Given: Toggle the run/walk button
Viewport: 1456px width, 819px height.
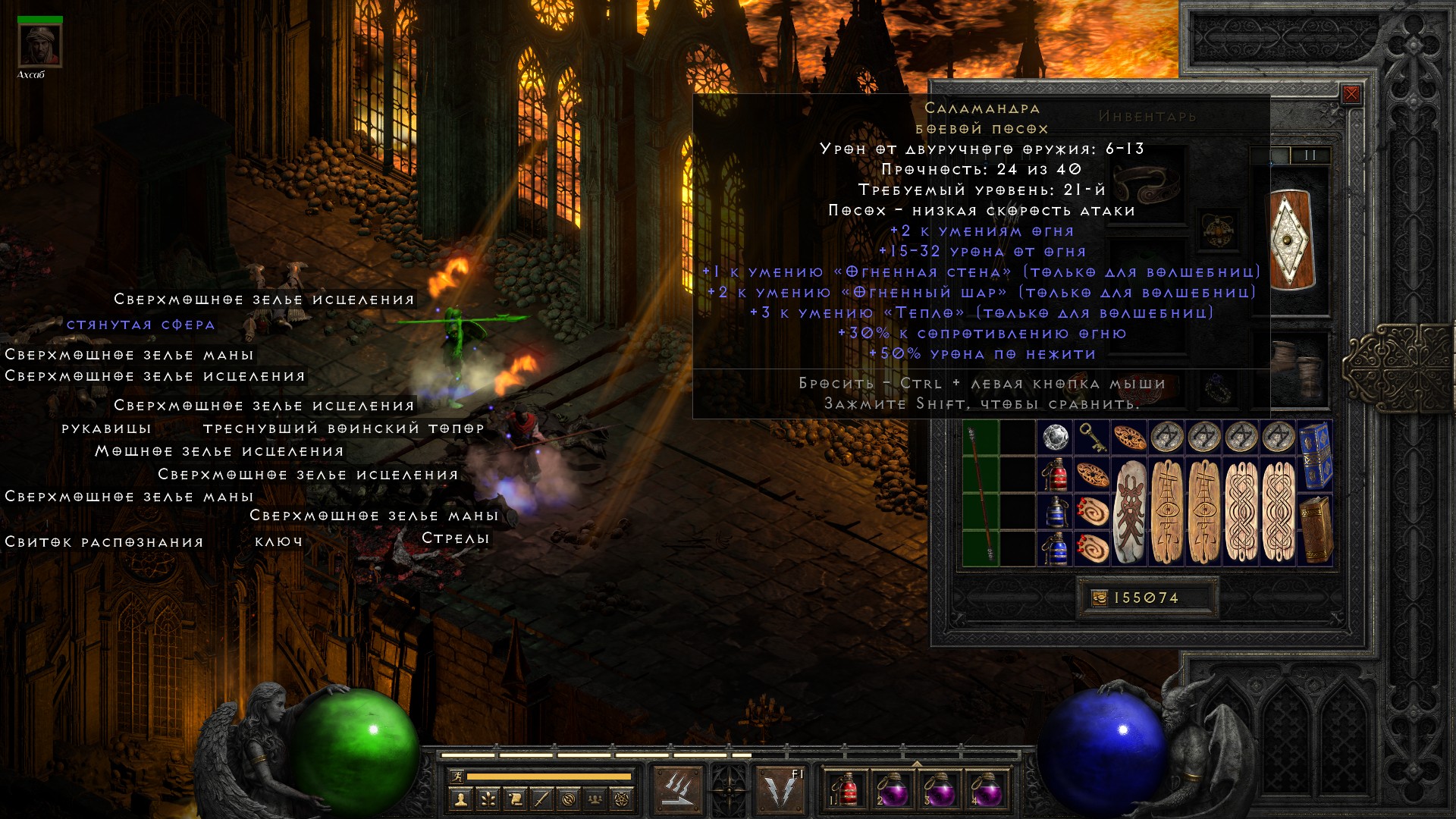Looking at the screenshot, I should click(x=457, y=776).
